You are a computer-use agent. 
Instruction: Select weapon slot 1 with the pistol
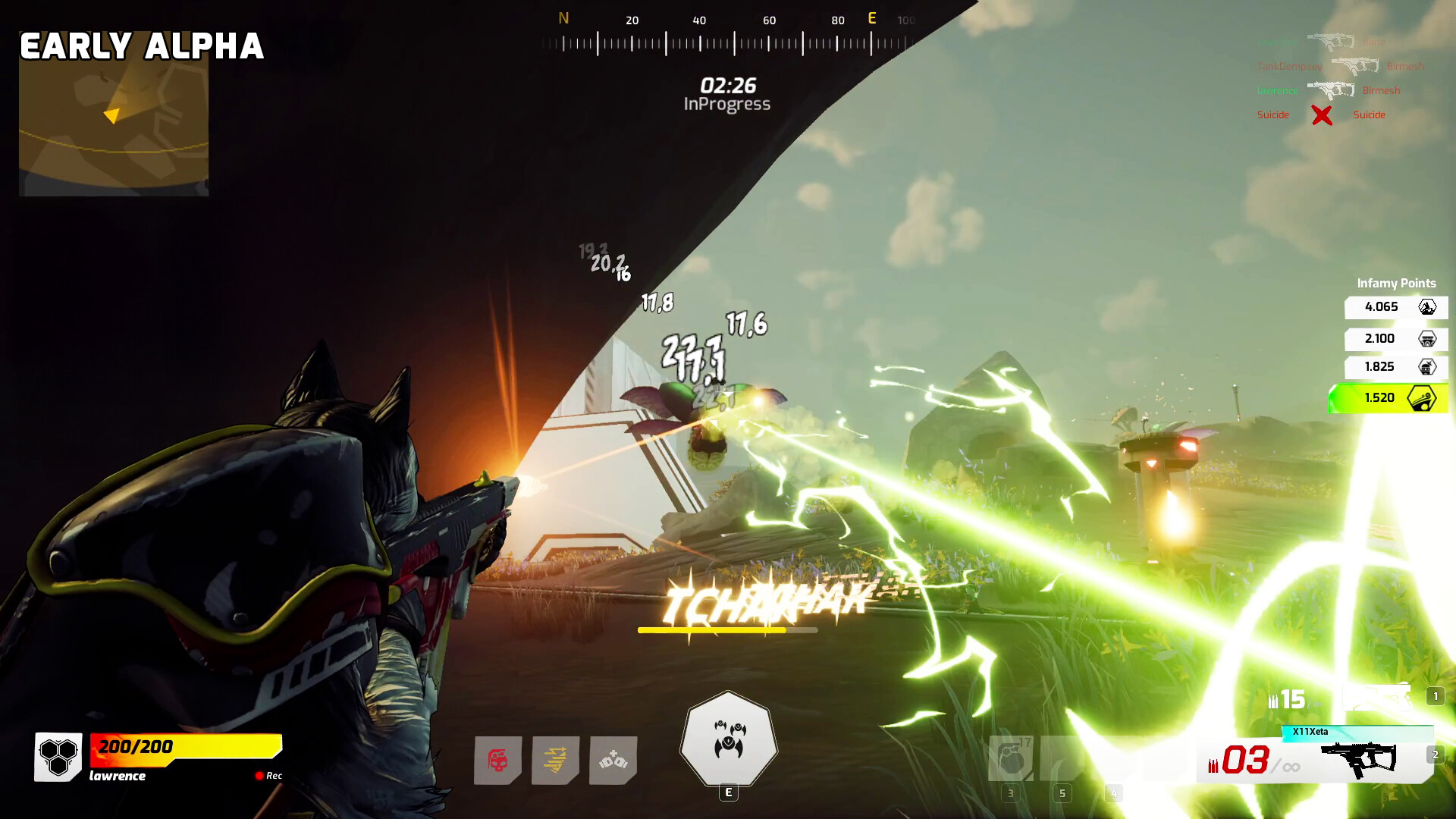coord(1376,695)
